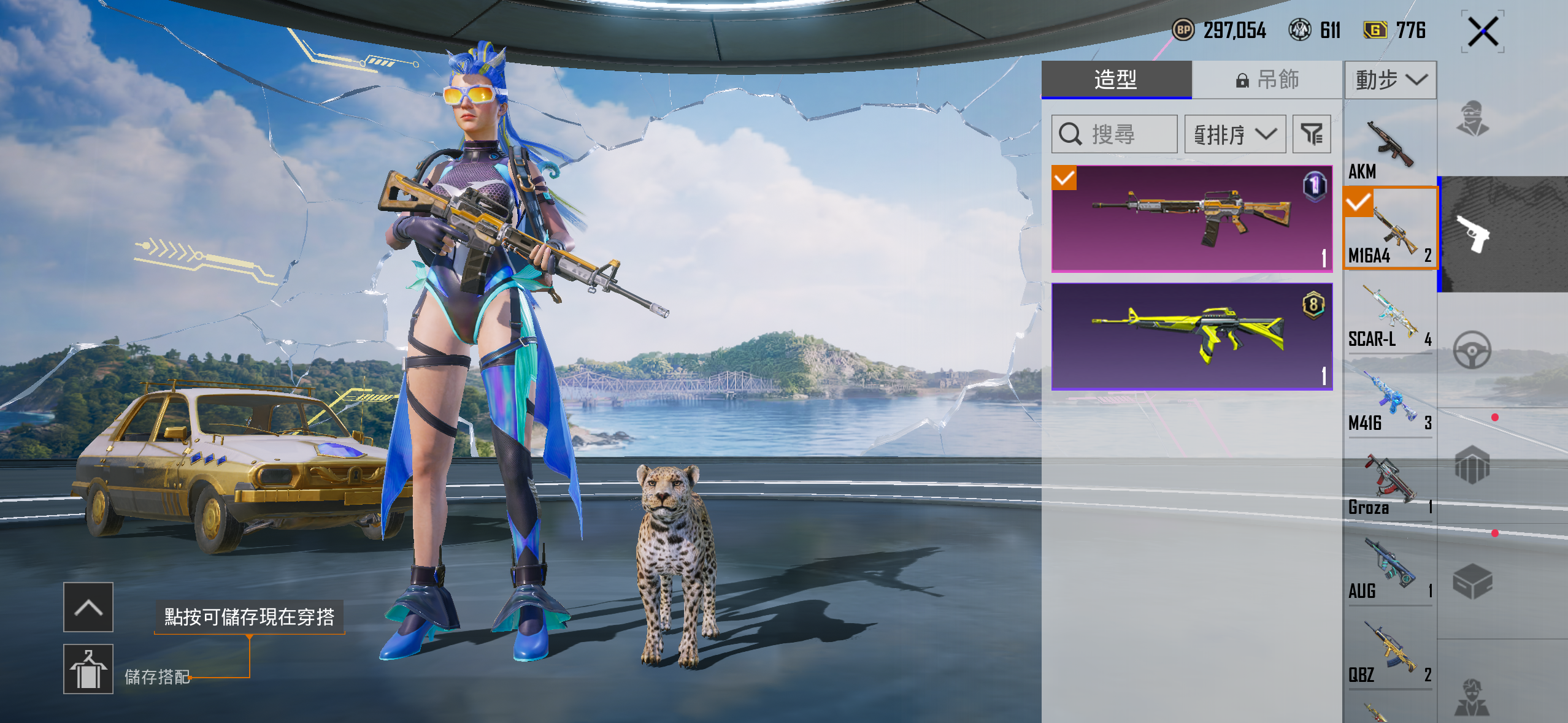Viewport: 1568px width, 723px height.
Task: Save outfit with the 儲存搭配 hanger button
Action: 88,669
